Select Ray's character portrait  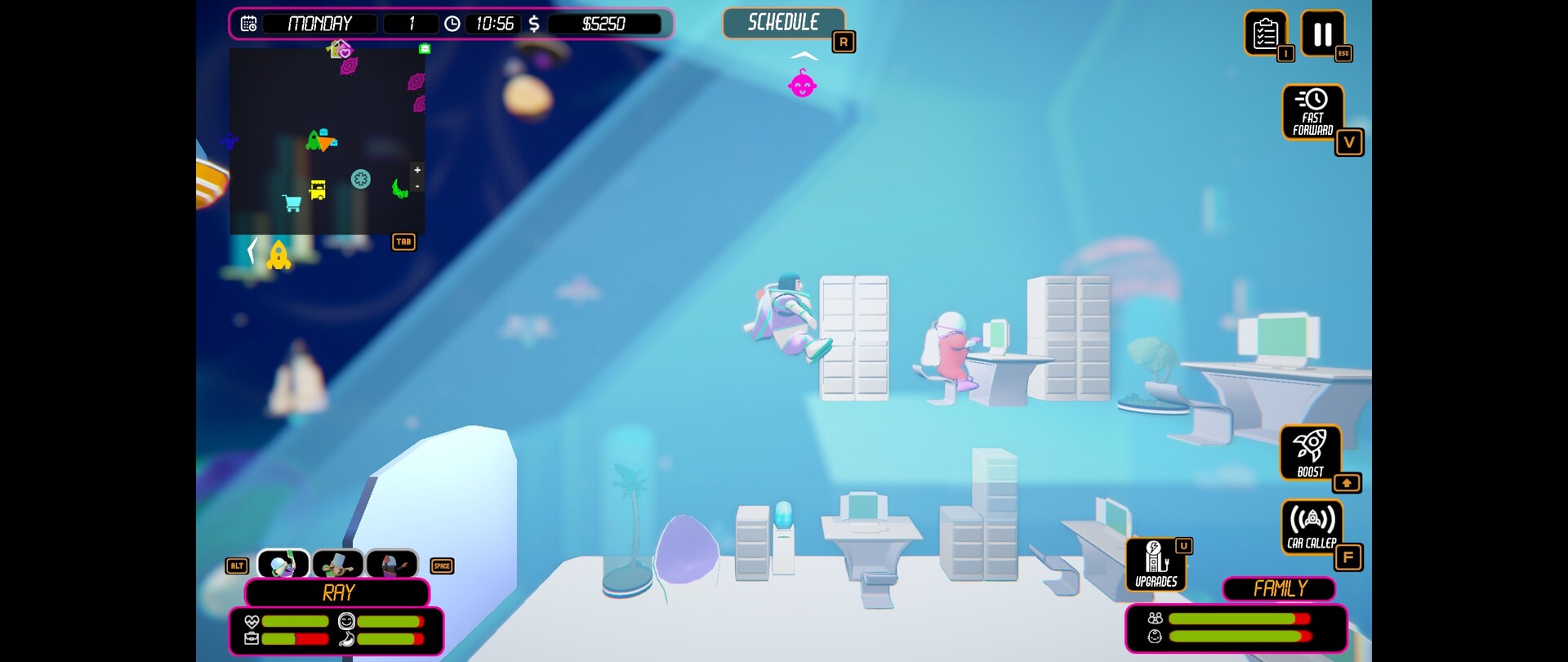[x=283, y=564]
